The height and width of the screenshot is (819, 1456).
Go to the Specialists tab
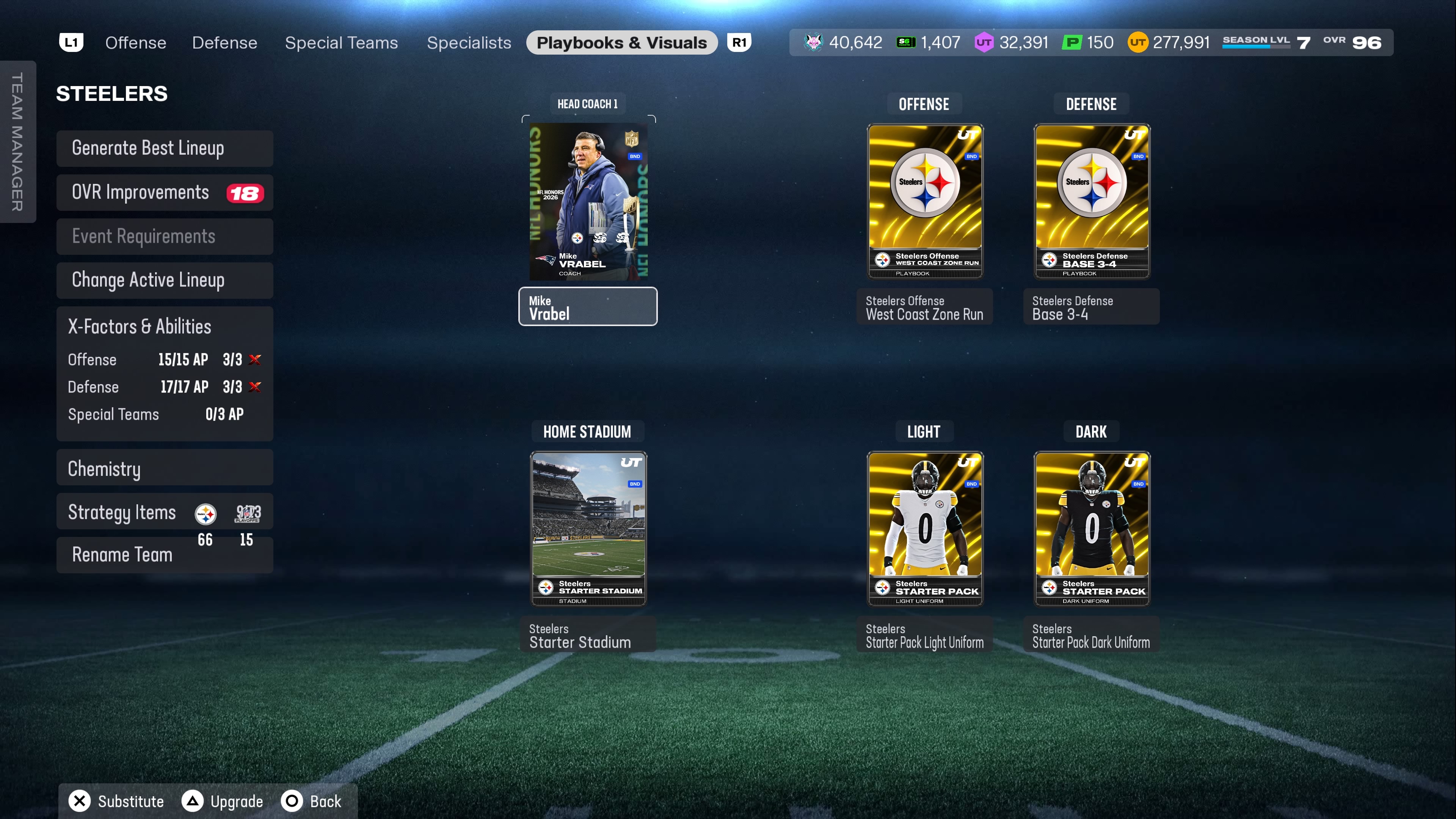469,43
